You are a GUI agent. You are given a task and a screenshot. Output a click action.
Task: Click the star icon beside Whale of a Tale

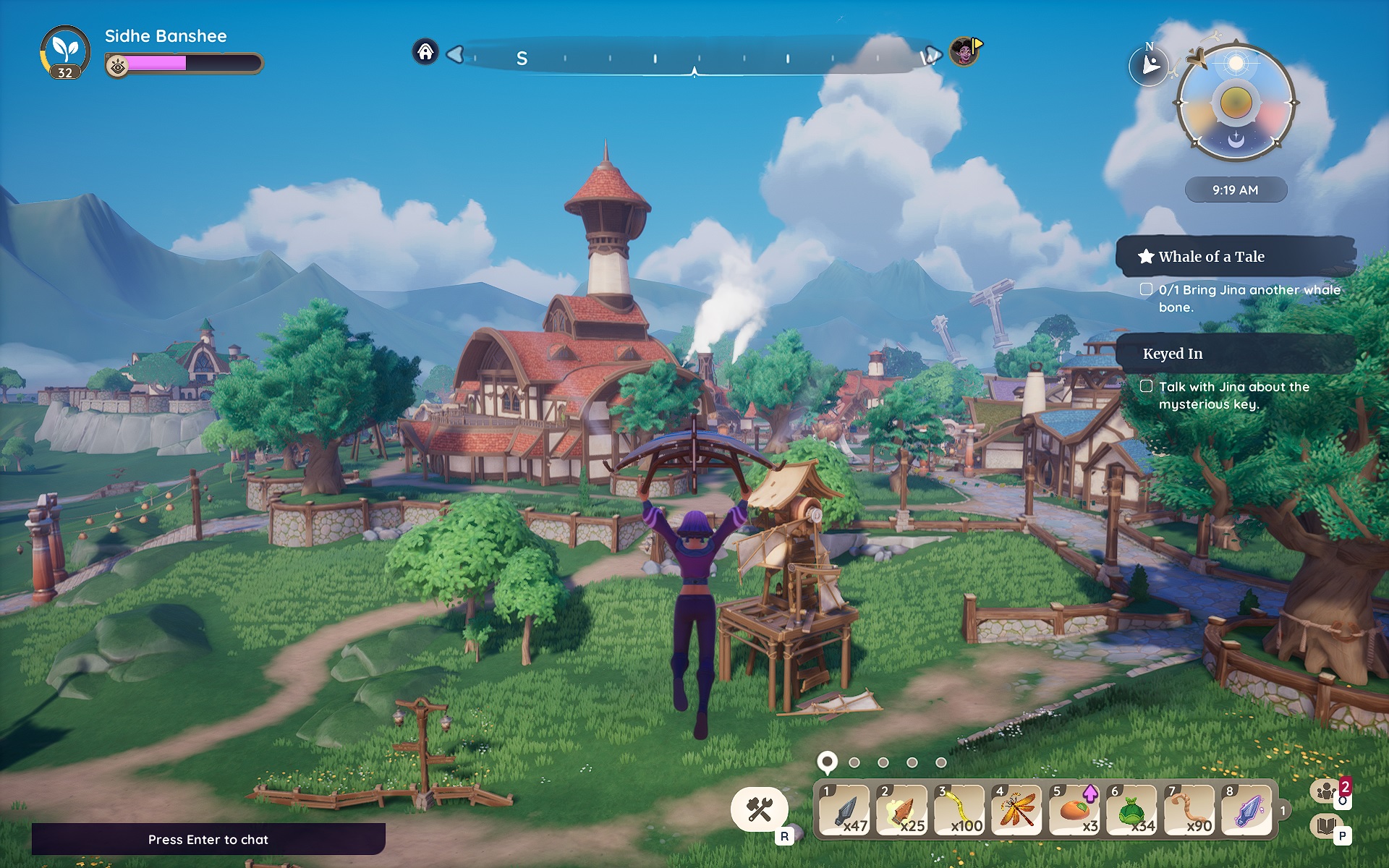1147,256
